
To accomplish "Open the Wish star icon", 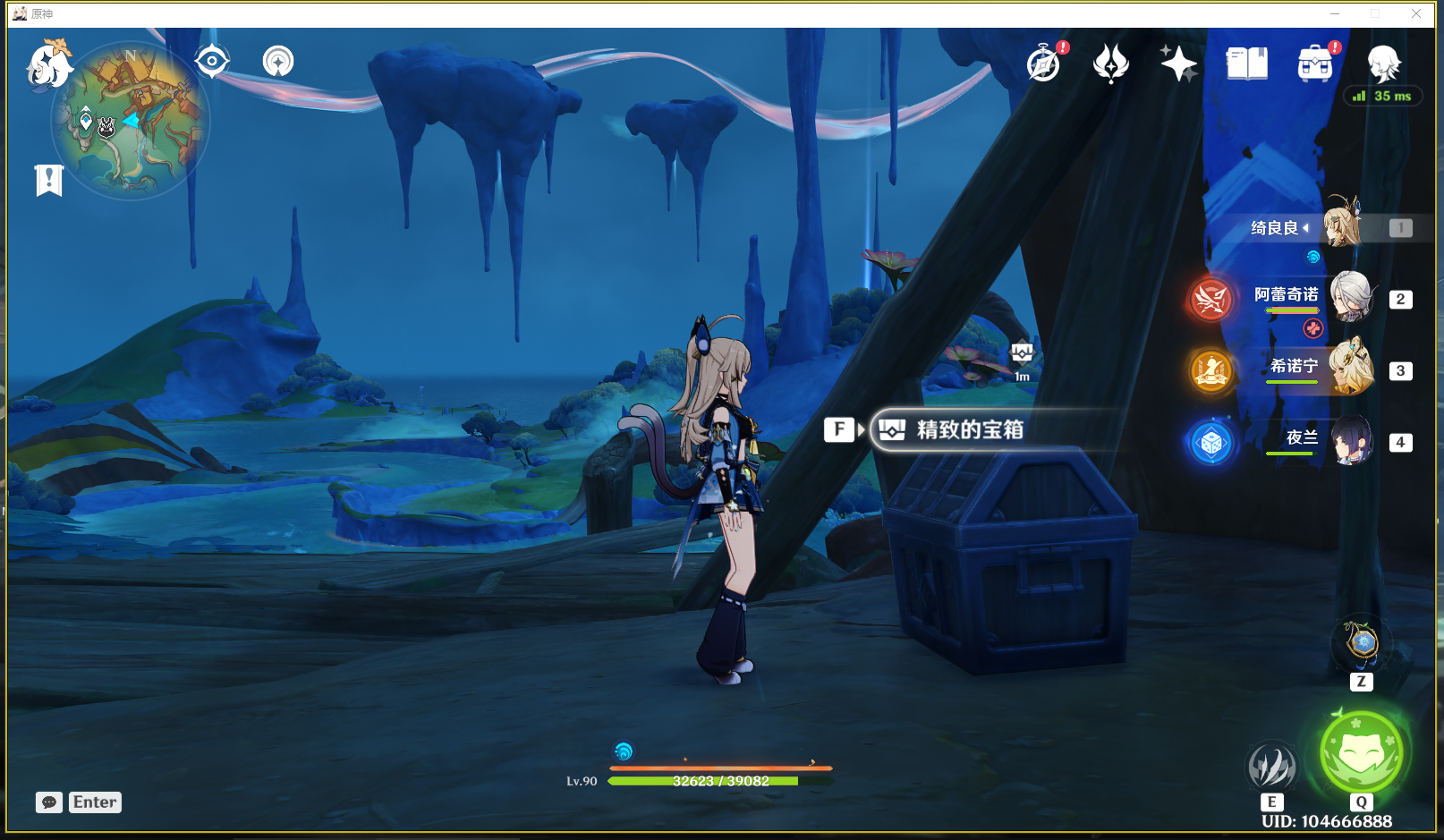I will 1178,64.
